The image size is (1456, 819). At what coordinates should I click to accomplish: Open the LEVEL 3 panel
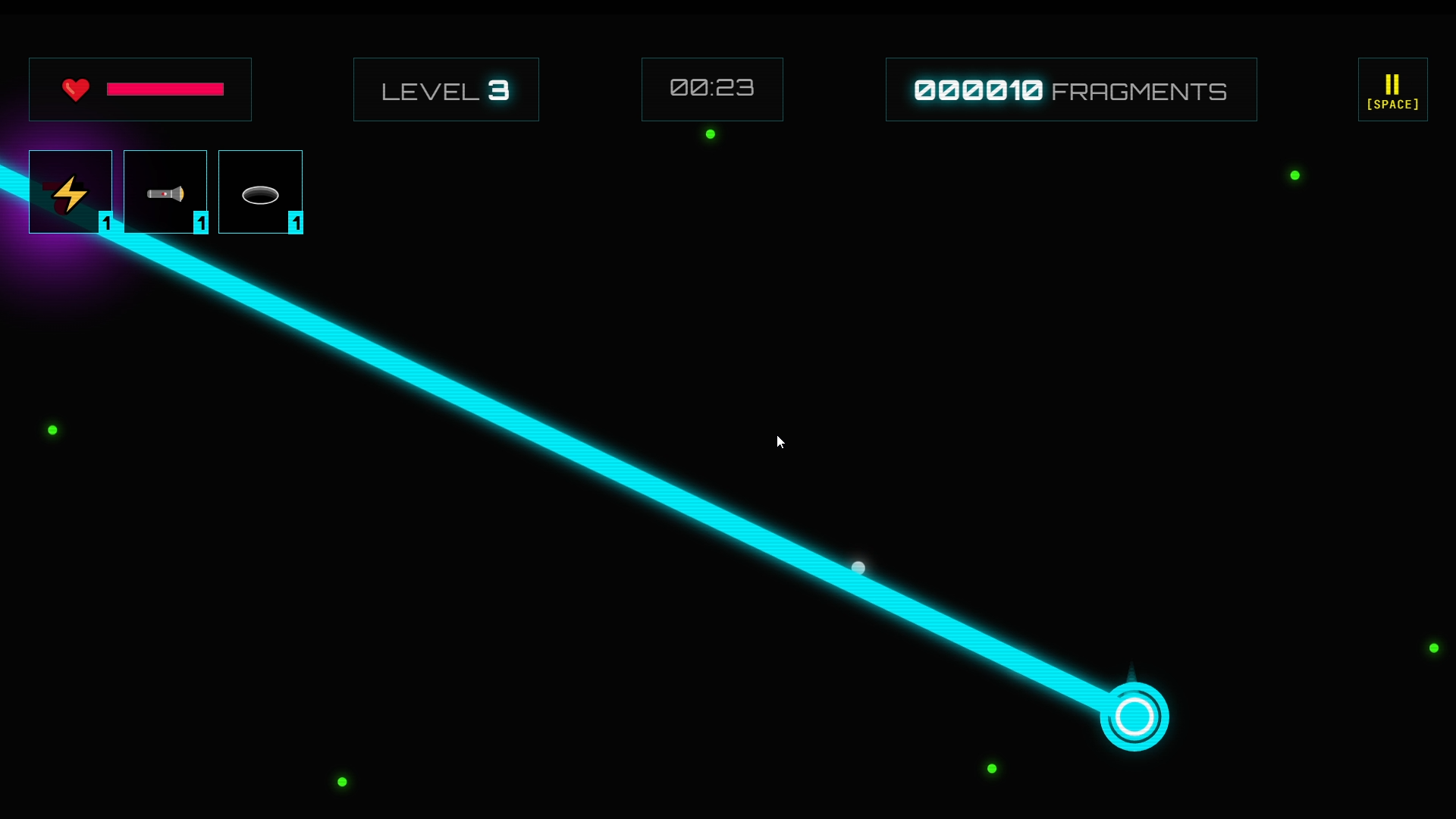tap(445, 89)
